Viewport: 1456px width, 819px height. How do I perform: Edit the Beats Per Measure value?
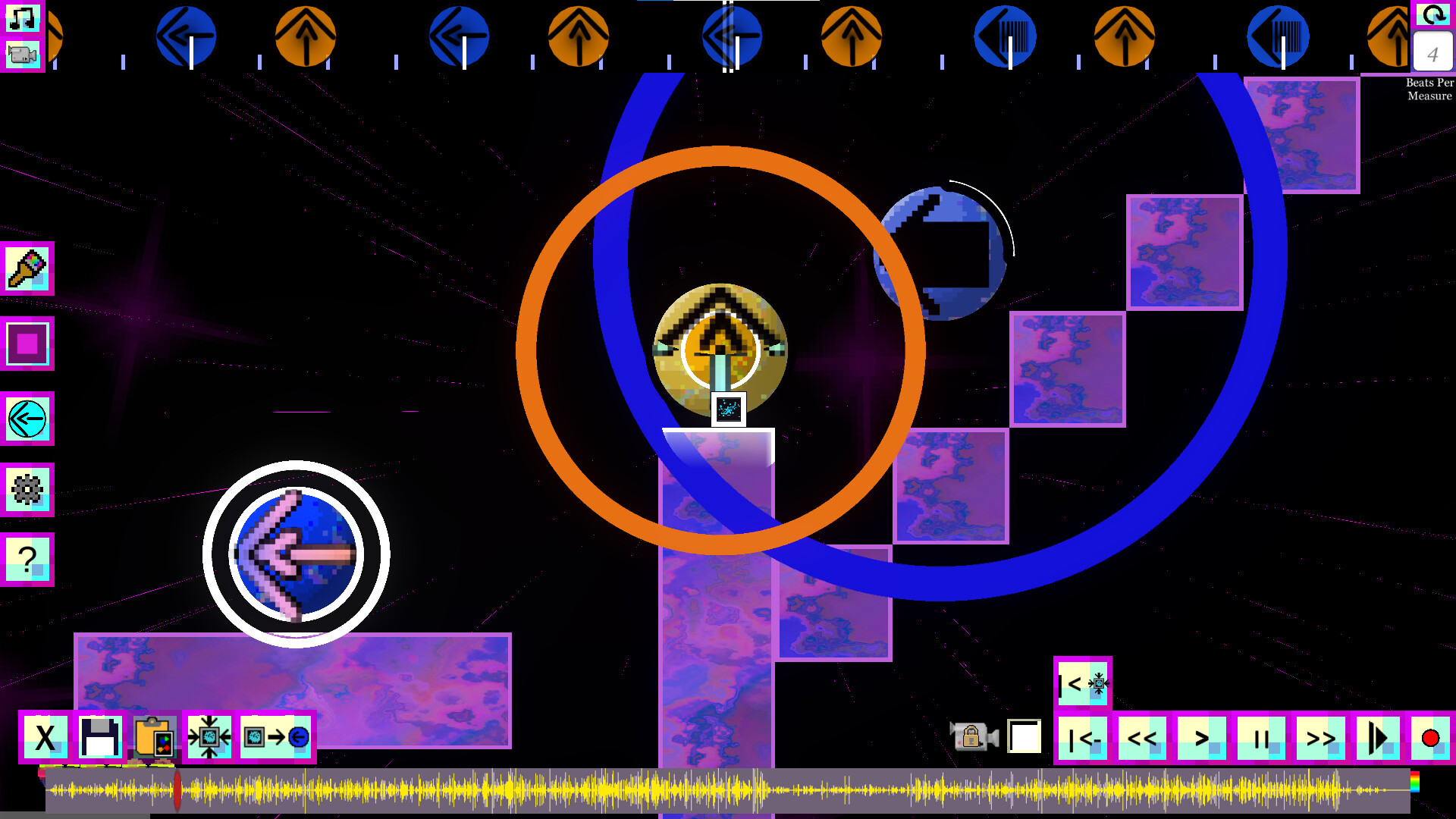(x=1432, y=53)
